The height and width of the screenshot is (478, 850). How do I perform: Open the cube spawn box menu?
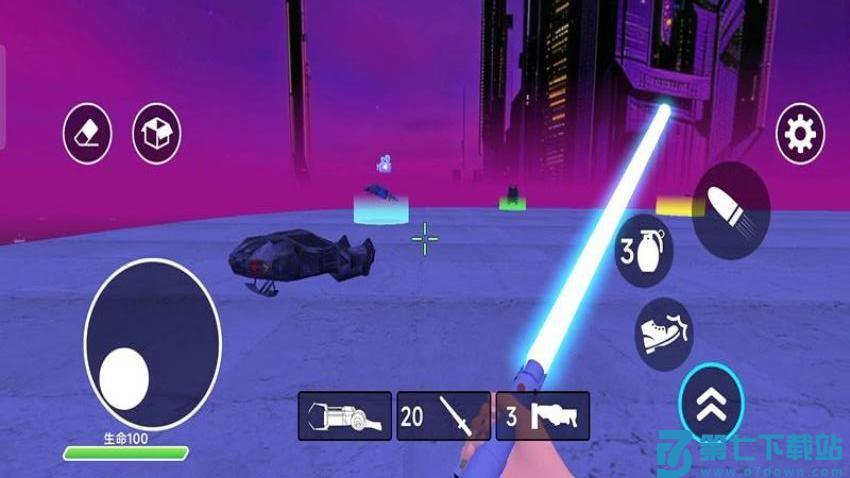pos(157,133)
